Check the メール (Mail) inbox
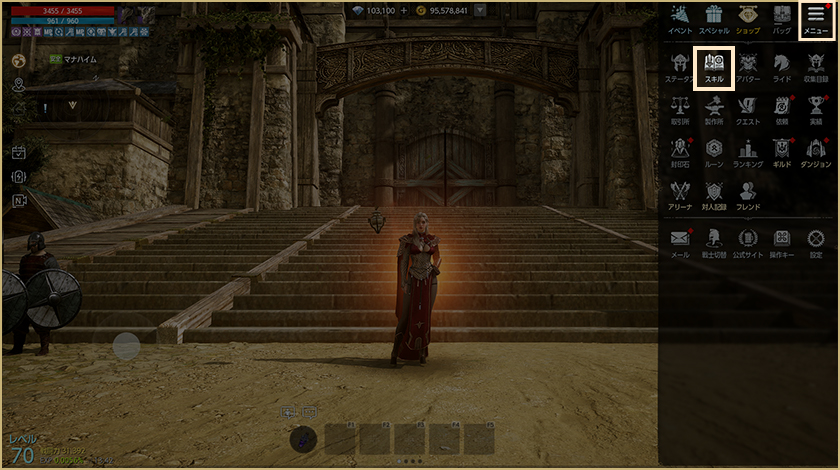840x470 pixels. (x=680, y=242)
